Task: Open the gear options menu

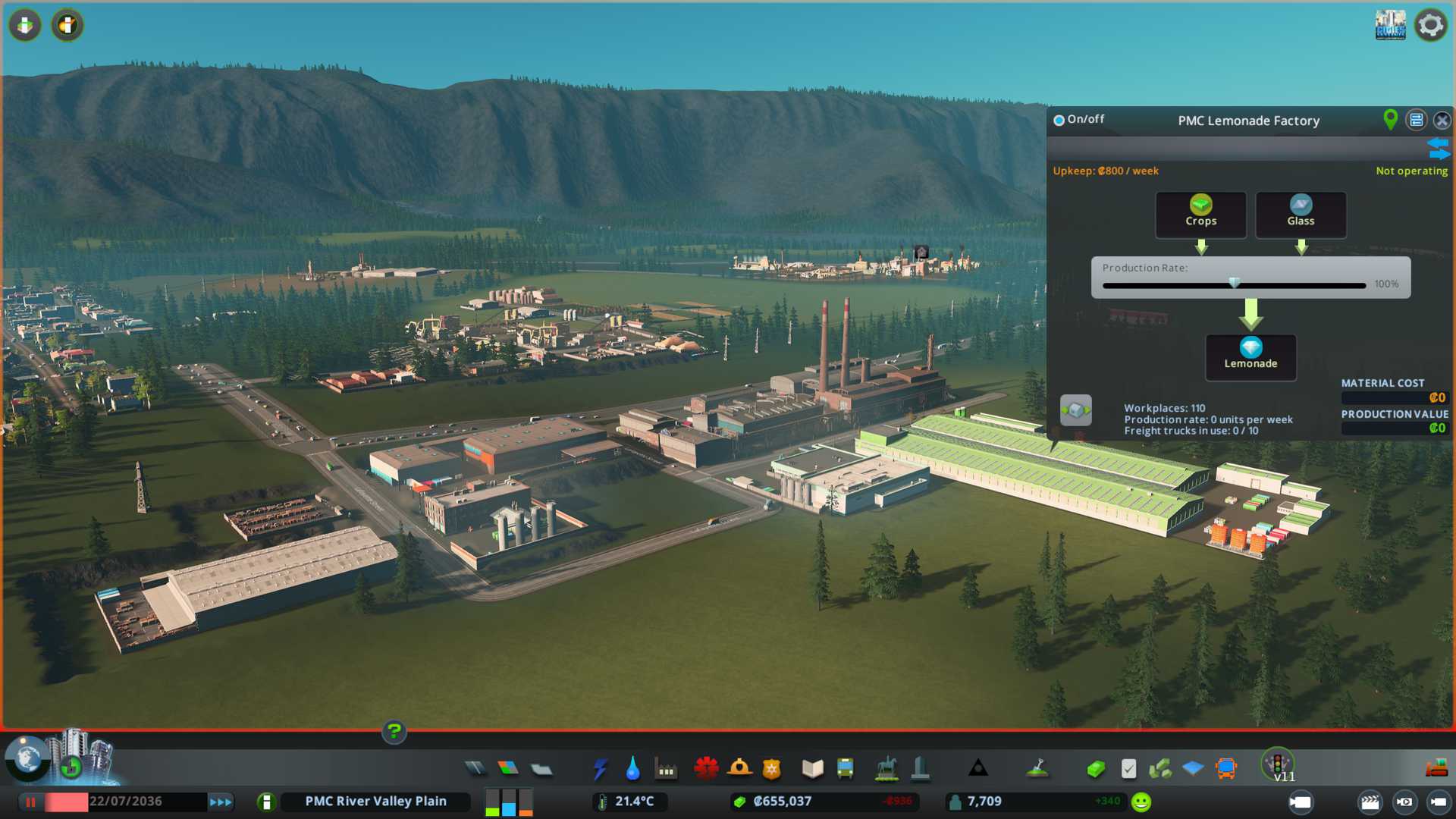Action: pyautogui.click(x=1430, y=25)
